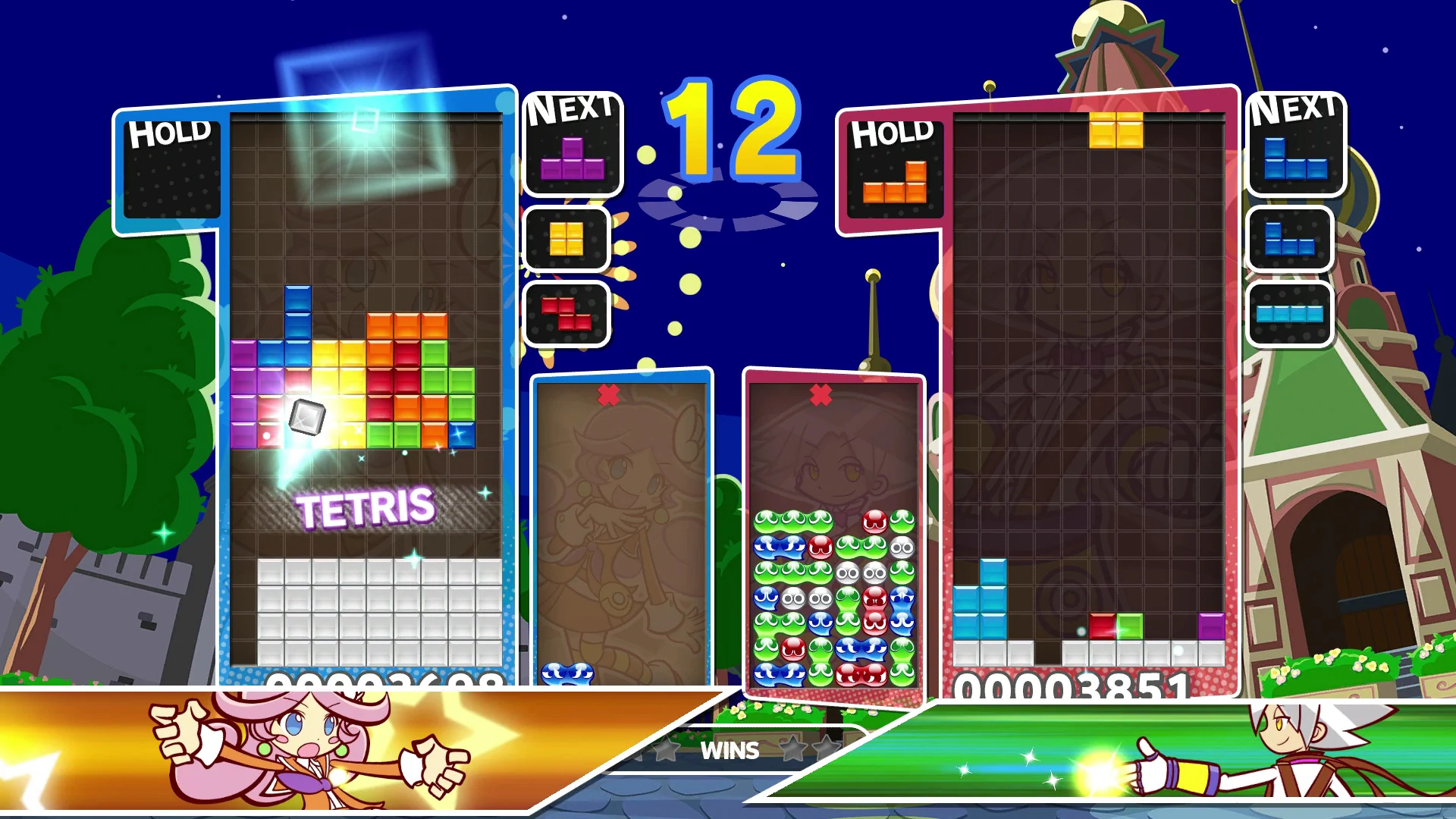1456x819 pixels.
Task: Click the left player's HOLD box
Action: 173,171
